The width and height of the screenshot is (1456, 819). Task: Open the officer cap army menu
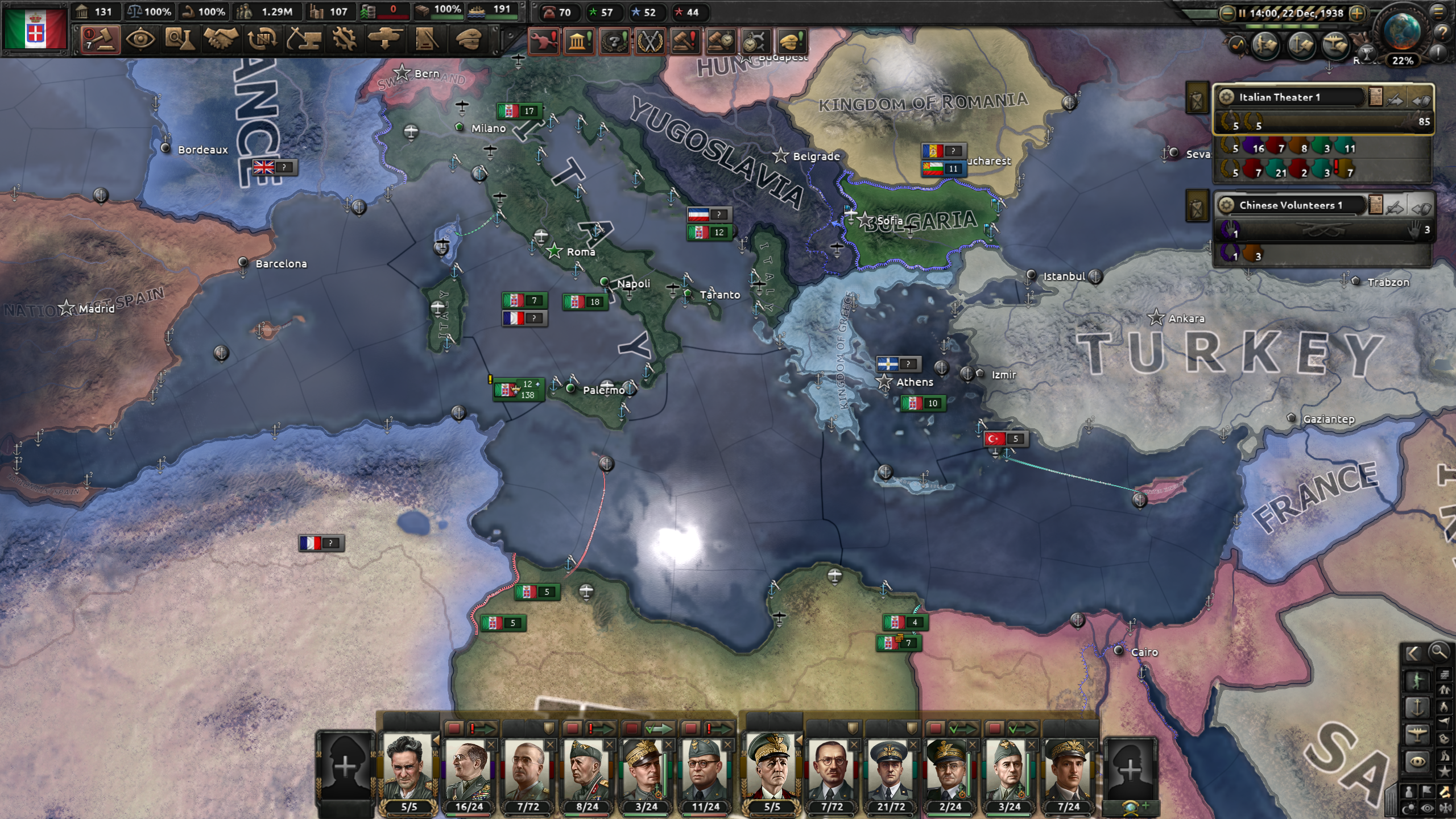(x=469, y=40)
